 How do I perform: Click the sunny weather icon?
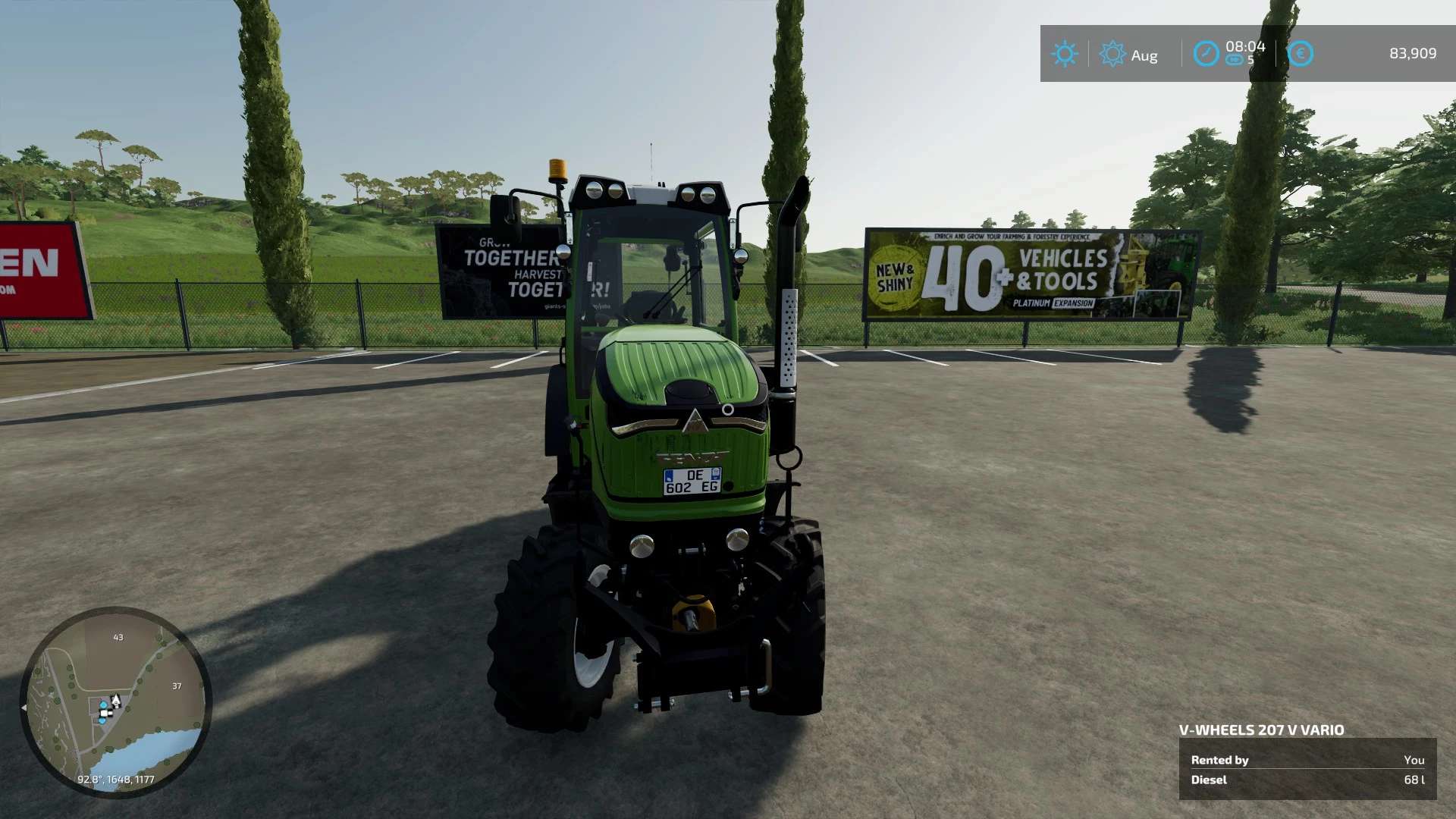point(1064,54)
